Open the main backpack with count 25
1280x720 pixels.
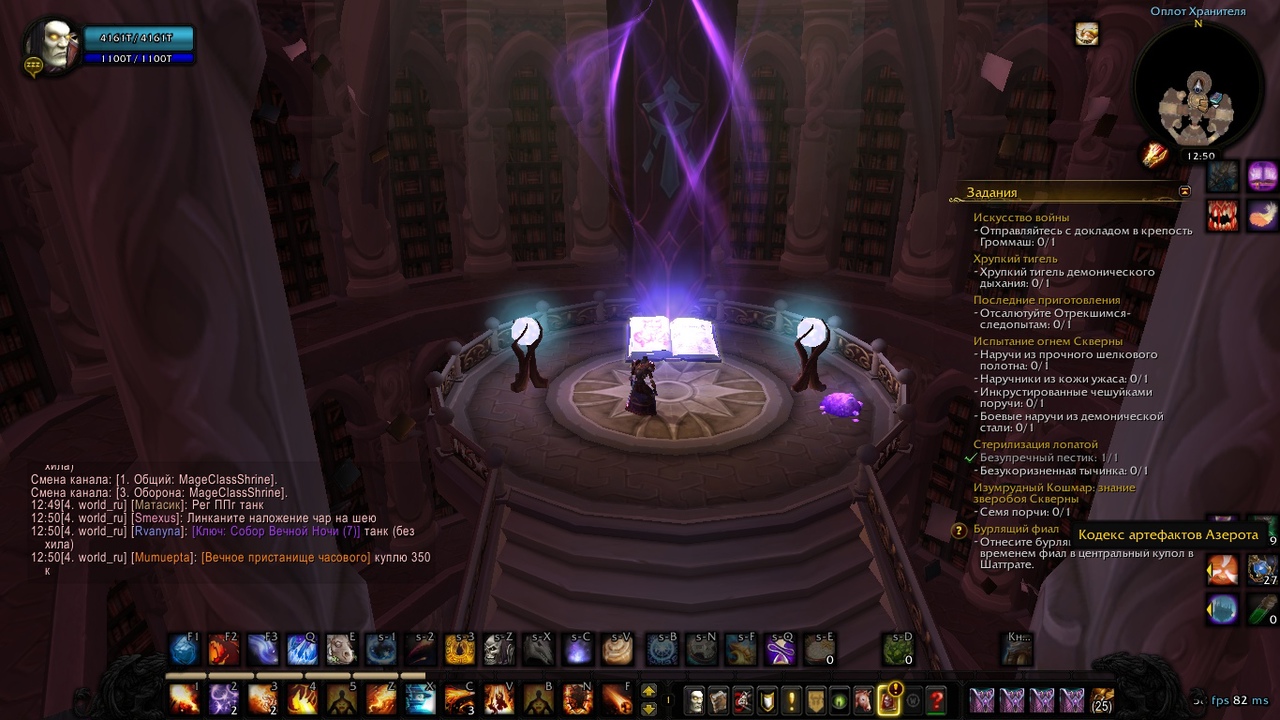point(1102,699)
